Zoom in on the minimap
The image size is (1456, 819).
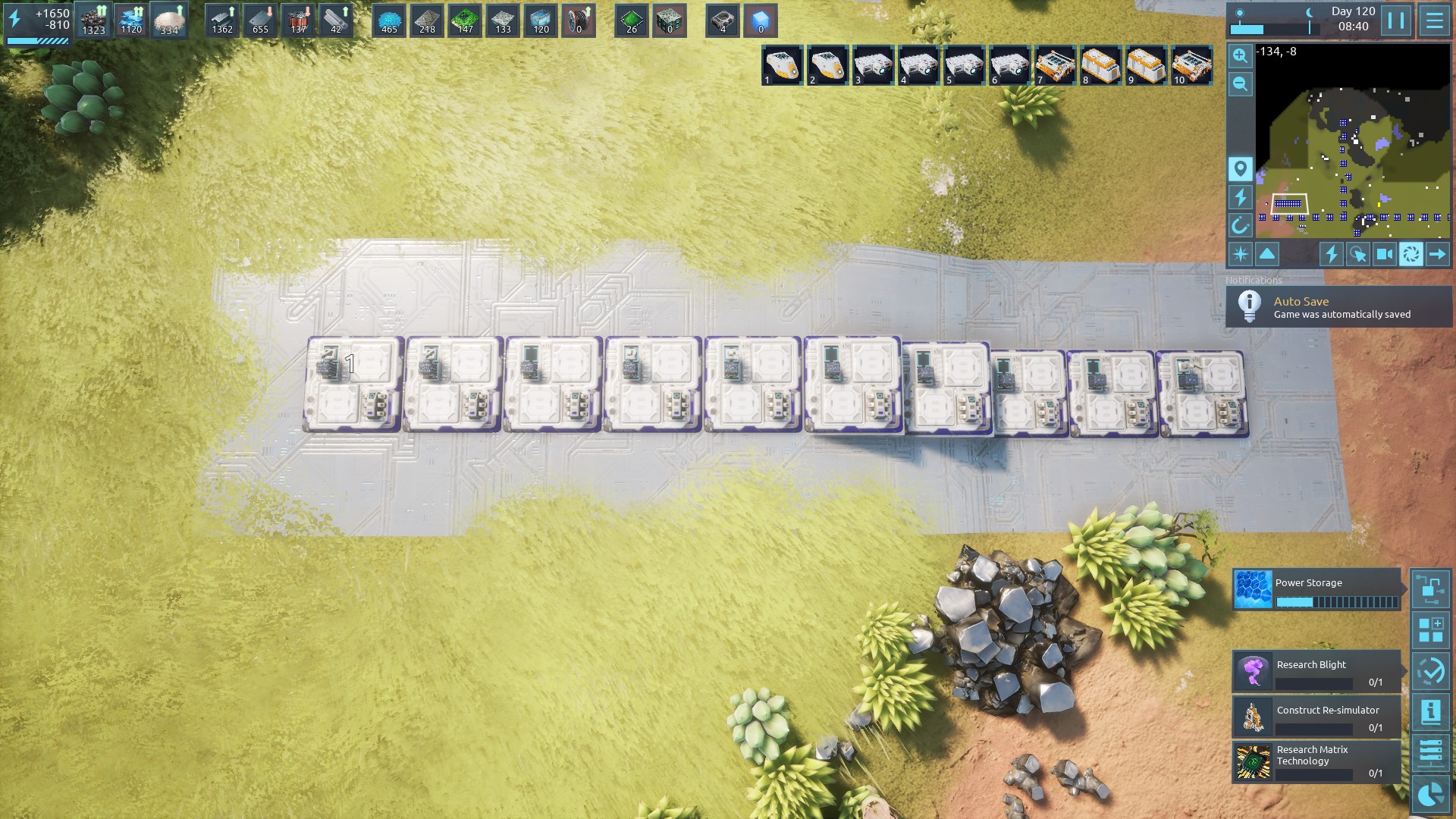[1240, 55]
